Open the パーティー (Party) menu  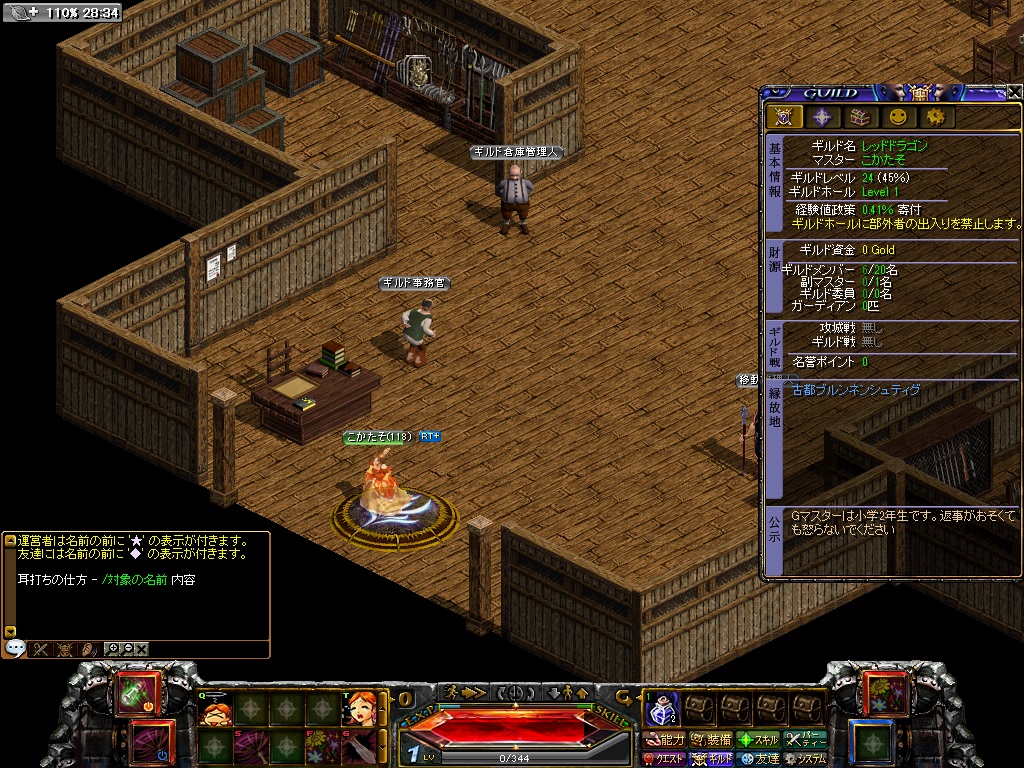pos(806,740)
